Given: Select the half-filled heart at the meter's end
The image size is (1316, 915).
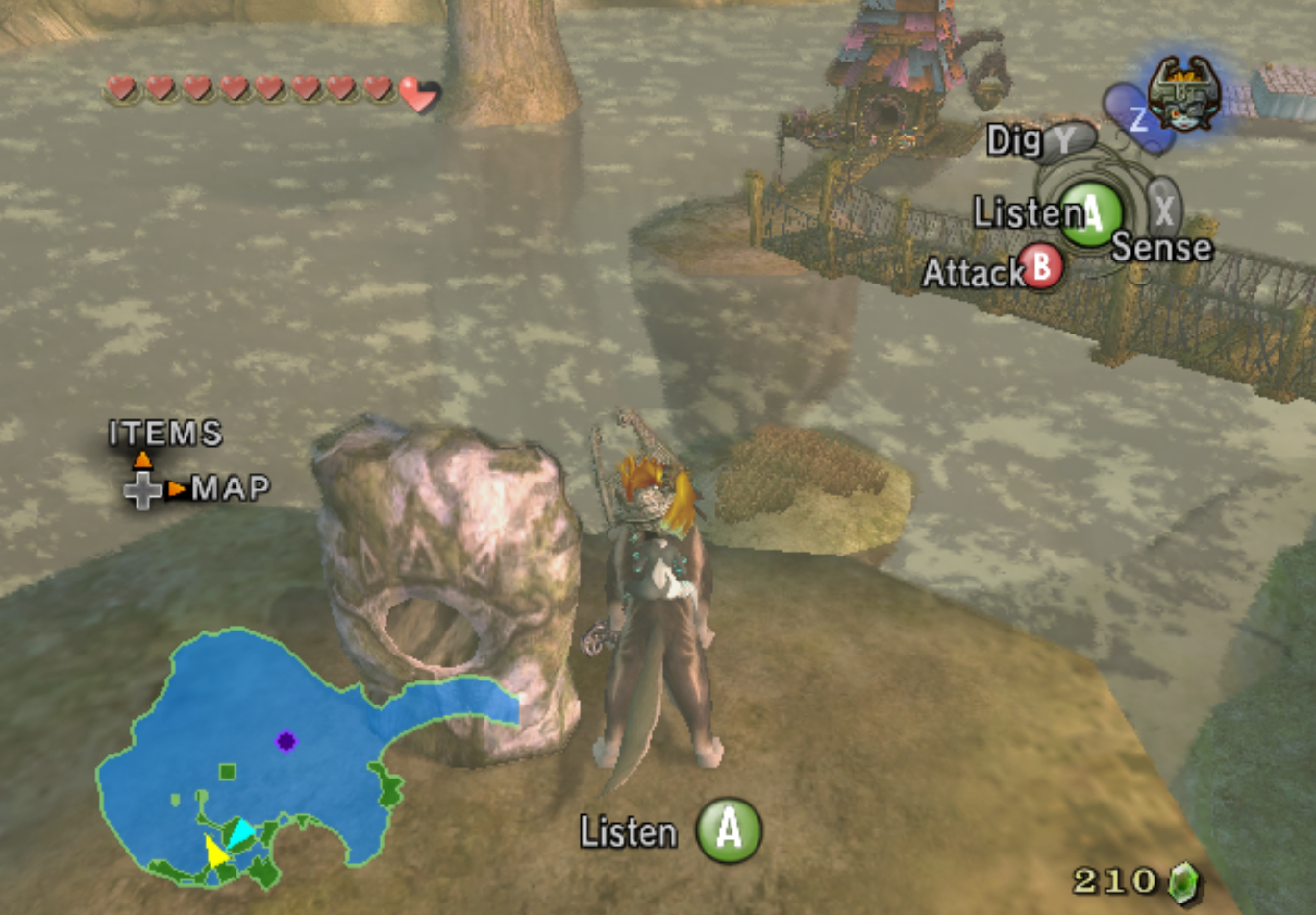Looking at the screenshot, I should click(417, 92).
